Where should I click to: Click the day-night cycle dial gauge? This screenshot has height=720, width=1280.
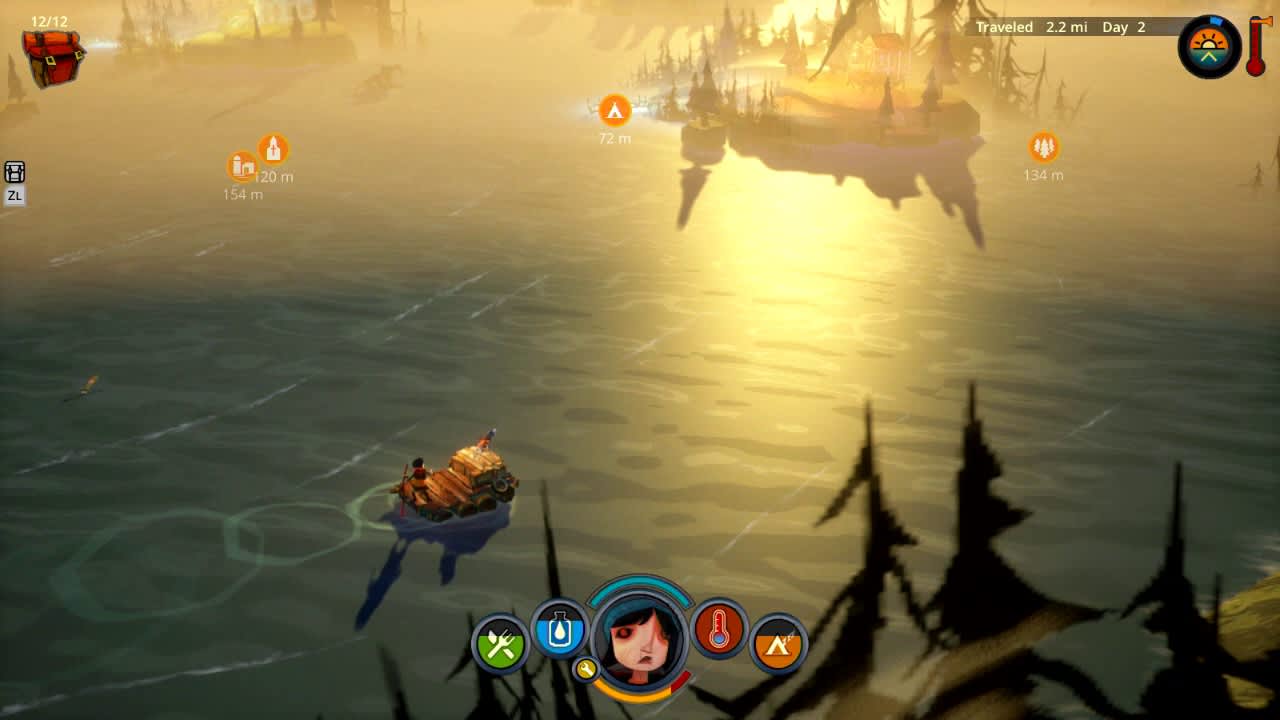coord(1209,46)
